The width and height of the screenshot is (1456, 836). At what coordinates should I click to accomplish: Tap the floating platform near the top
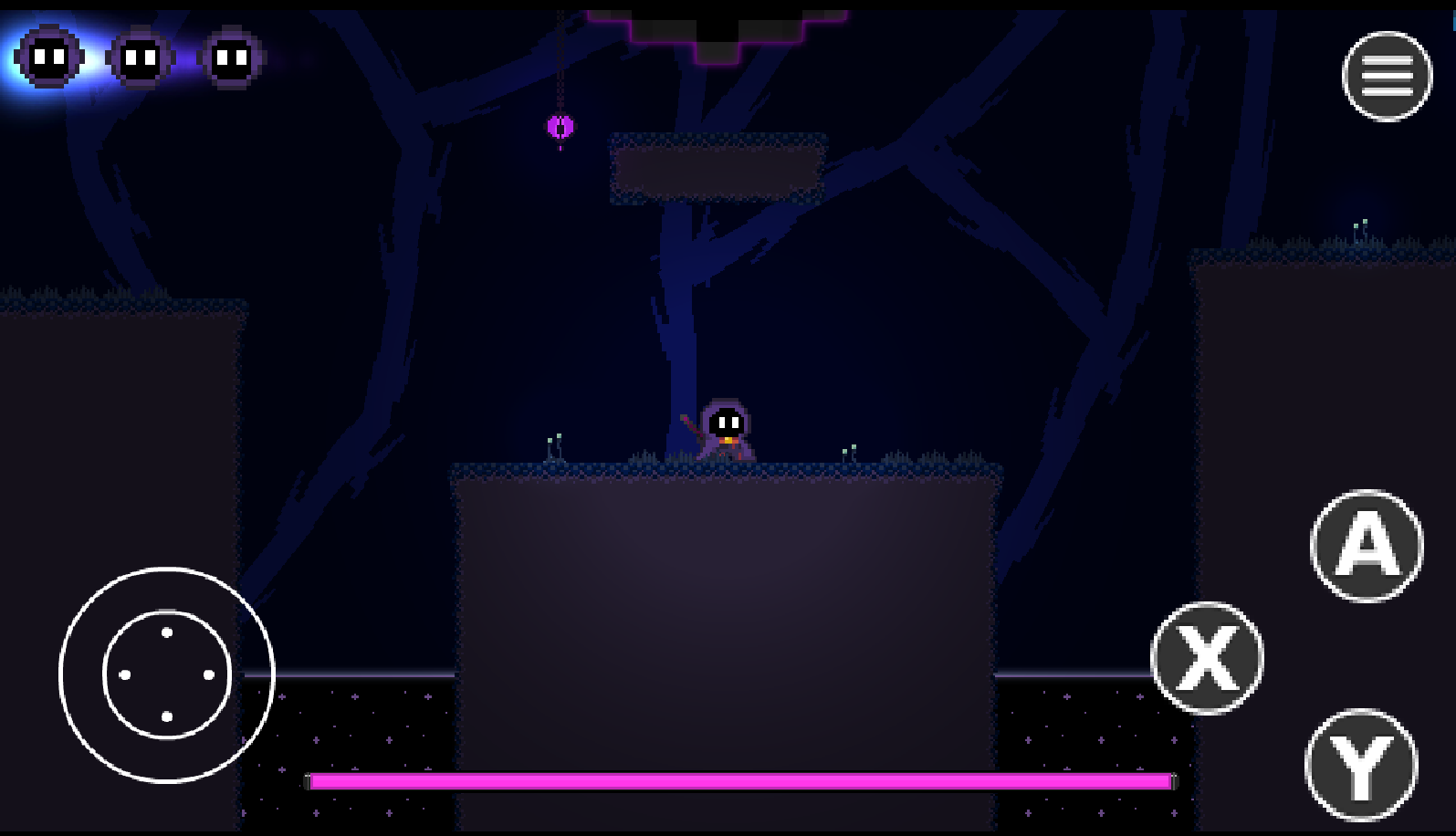click(x=717, y=169)
